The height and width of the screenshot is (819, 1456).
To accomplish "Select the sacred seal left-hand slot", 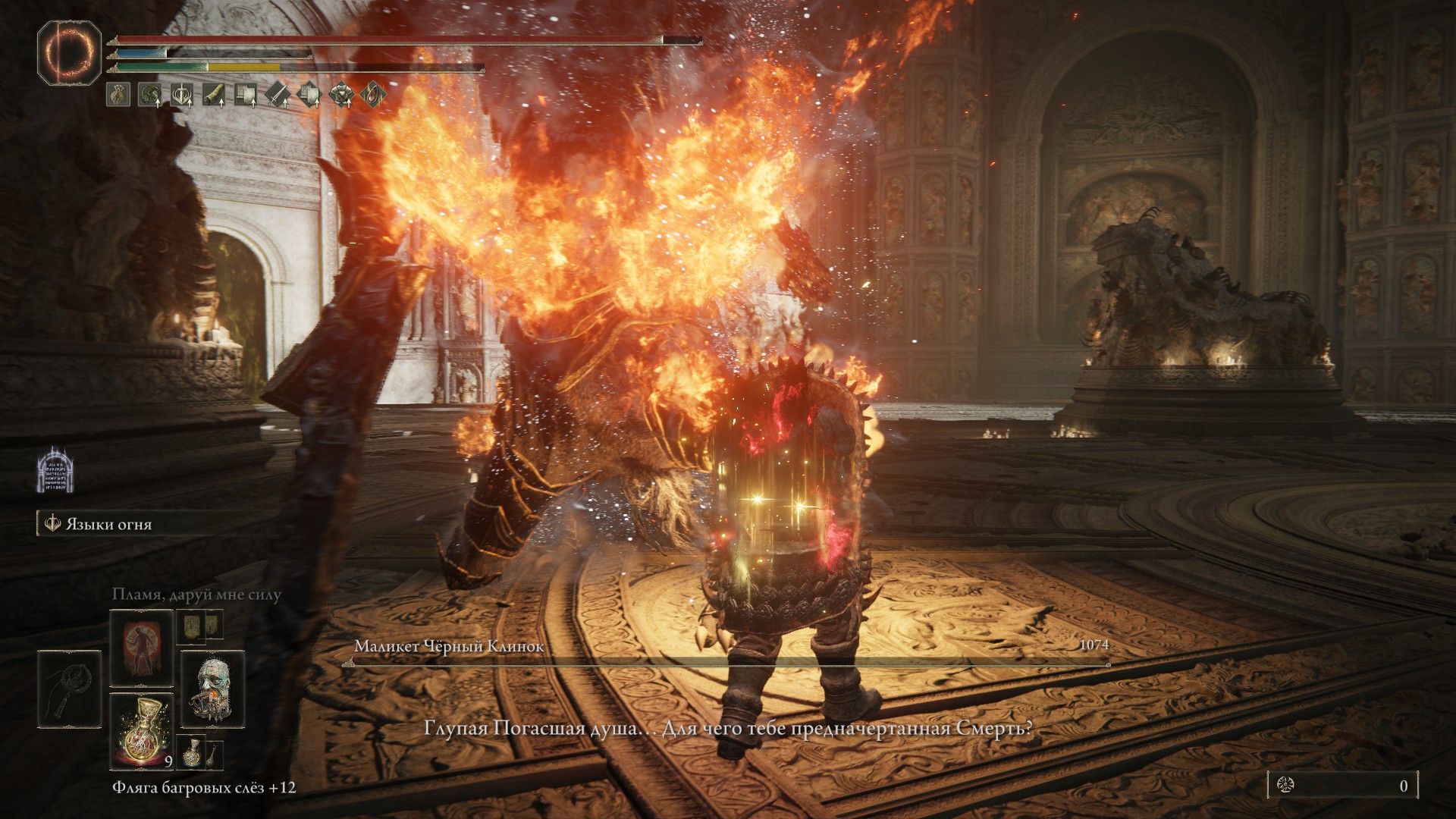I will [69, 688].
